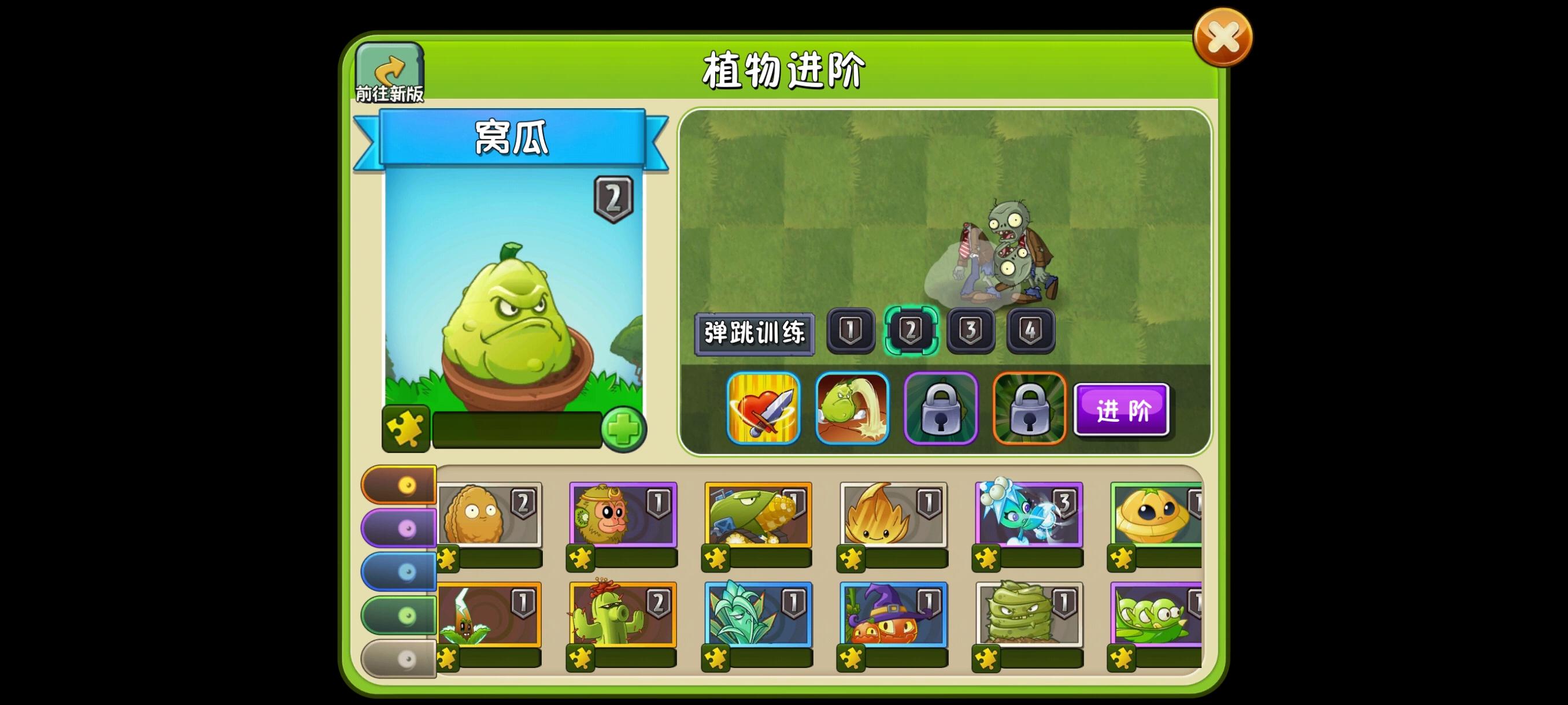Open the heart-and-sword ability icon

point(763,409)
